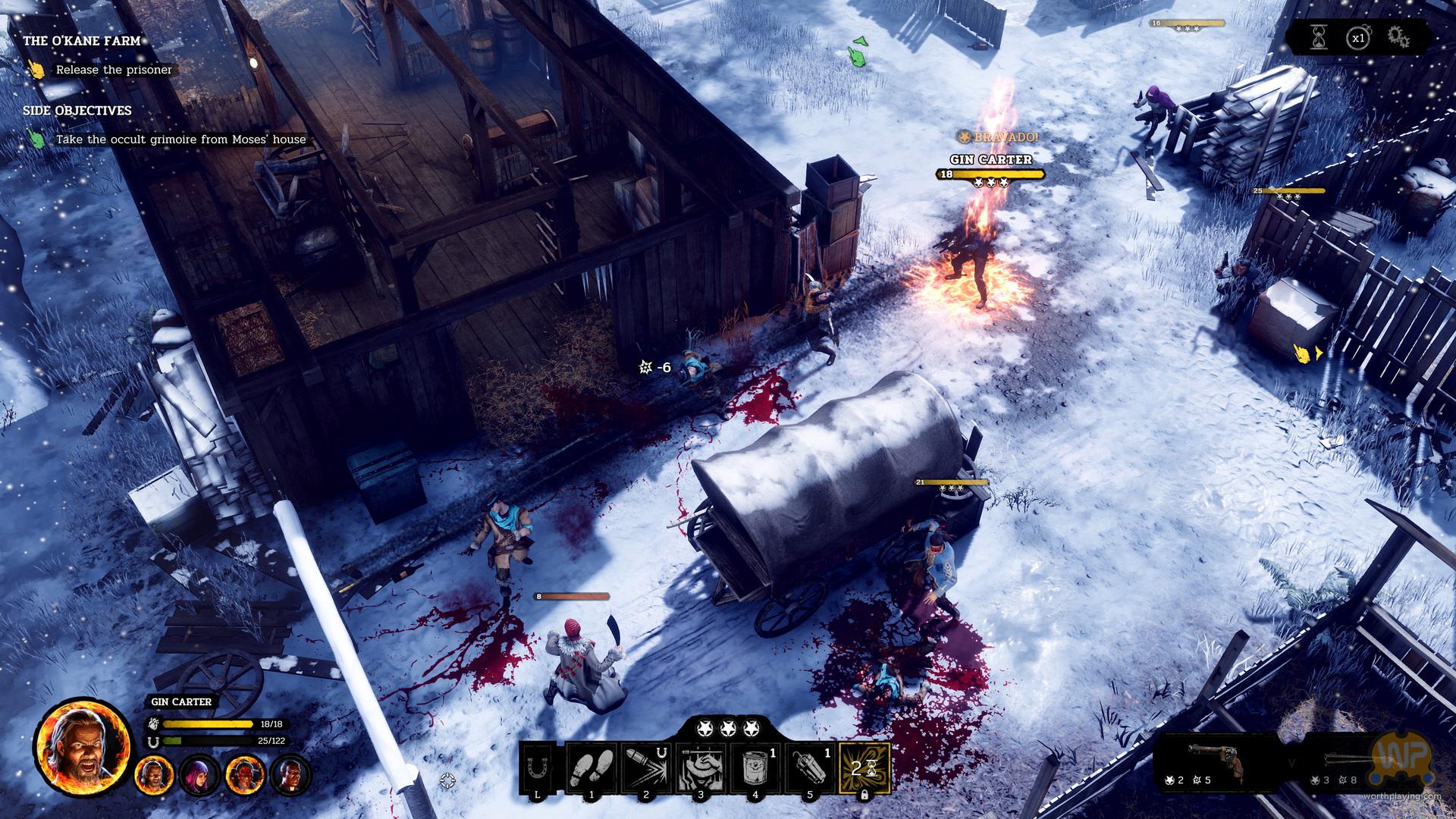
Task: Click the occult grimoire side objective
Action: pos(180,140)
